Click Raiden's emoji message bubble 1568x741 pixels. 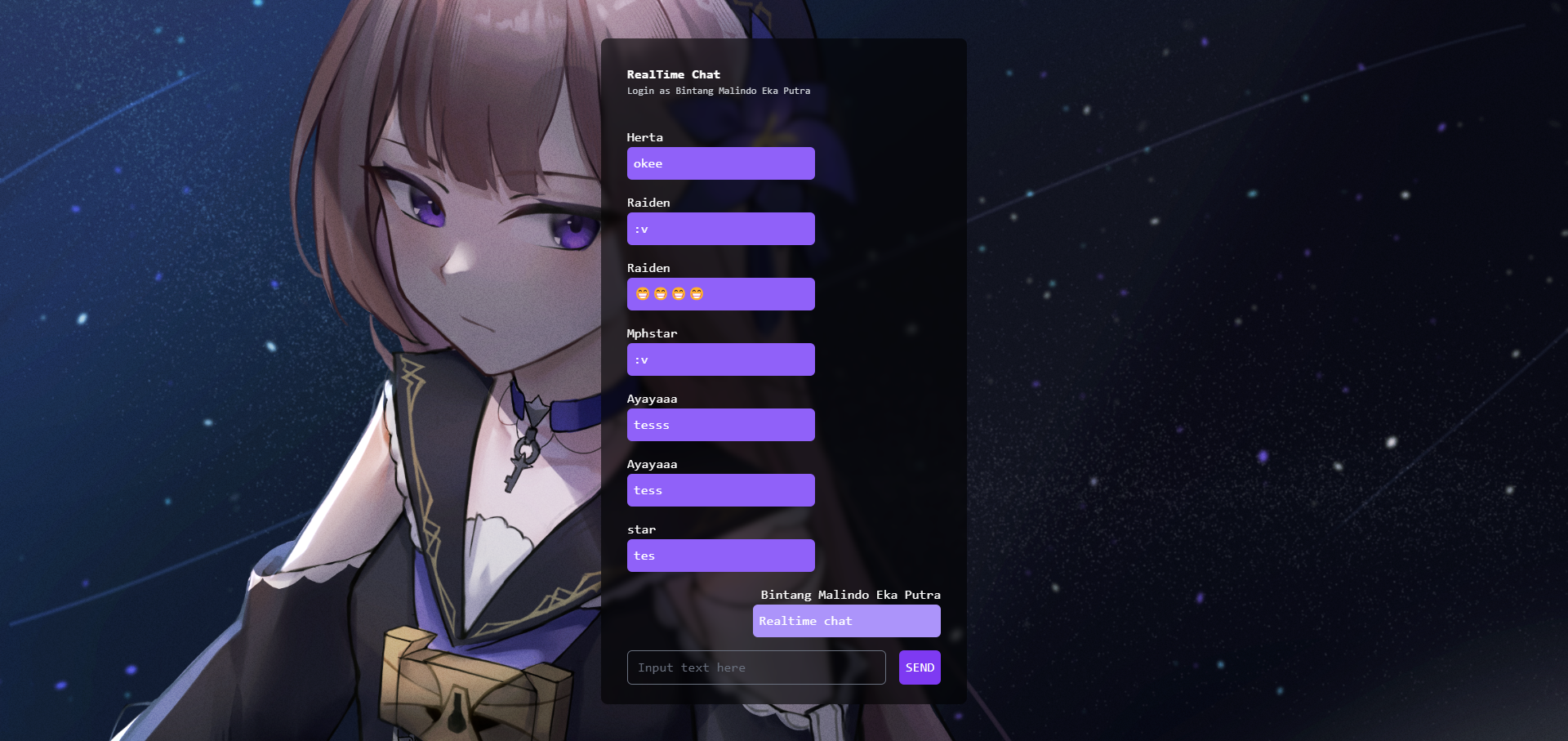(x=720, y=294)
